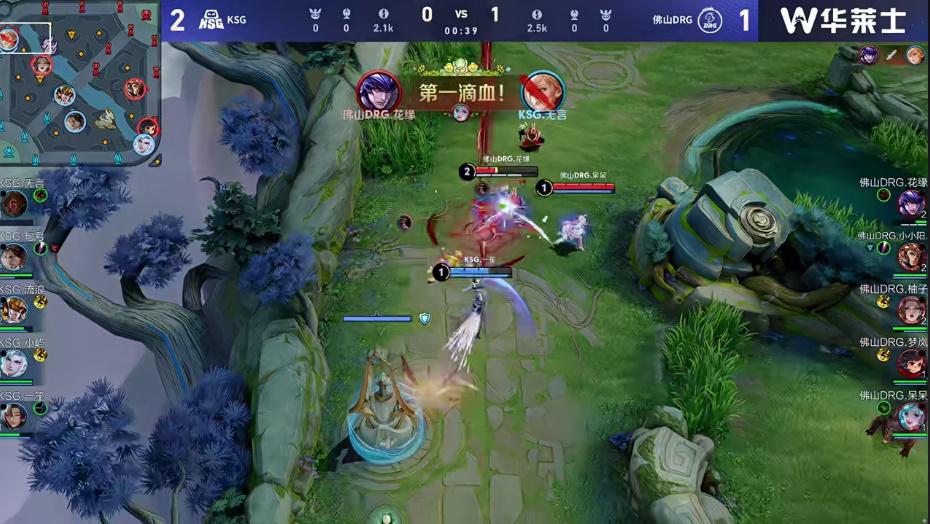Viewport: 930px width, 524px height.
Task: Select 佛山DRG.花缘 player portrait
Action: tap(911, 204)
